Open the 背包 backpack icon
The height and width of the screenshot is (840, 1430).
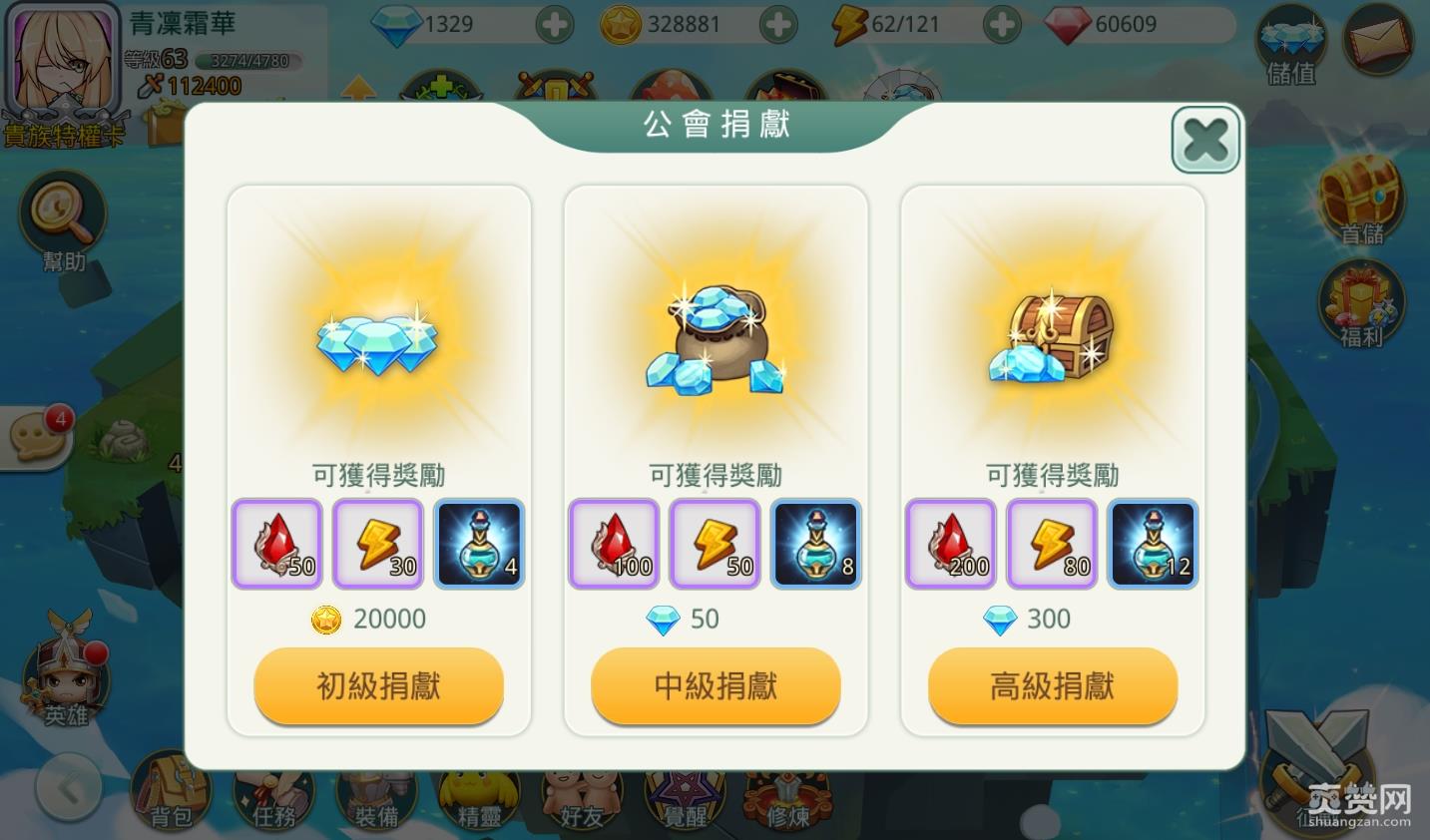173,793
